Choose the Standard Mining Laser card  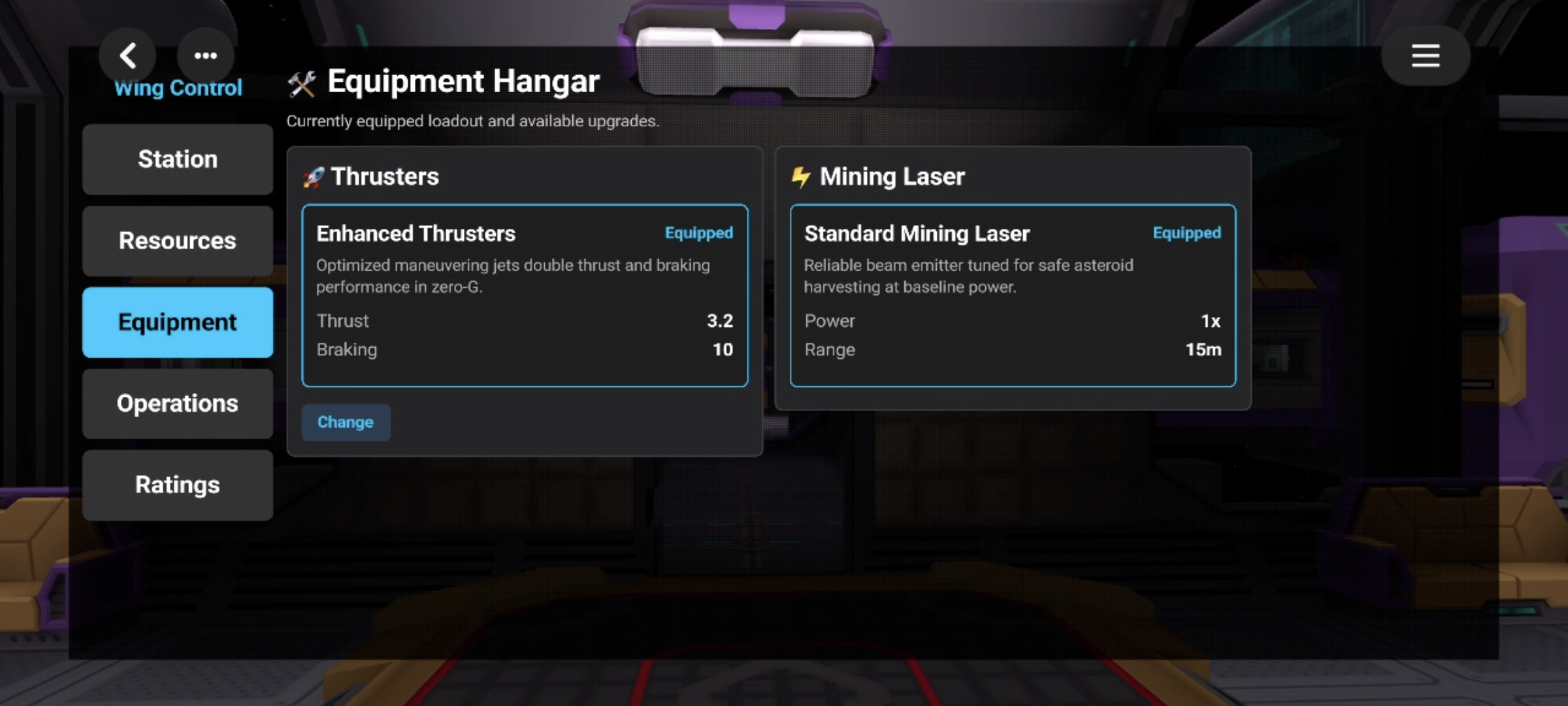(x=1013, y=295)
